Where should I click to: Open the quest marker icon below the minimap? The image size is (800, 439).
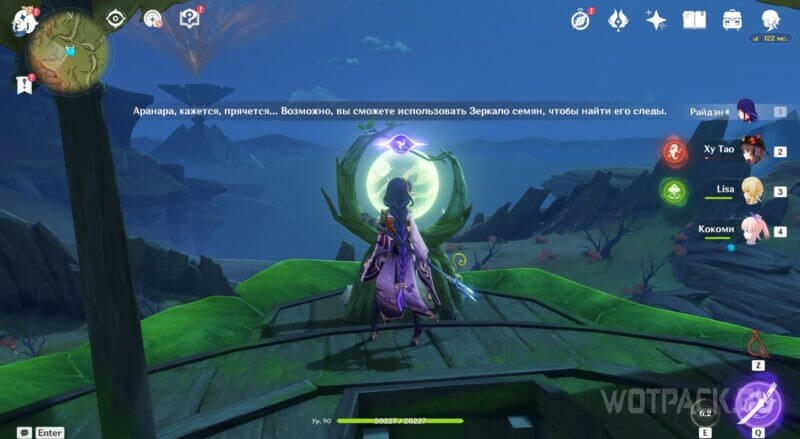24,86
